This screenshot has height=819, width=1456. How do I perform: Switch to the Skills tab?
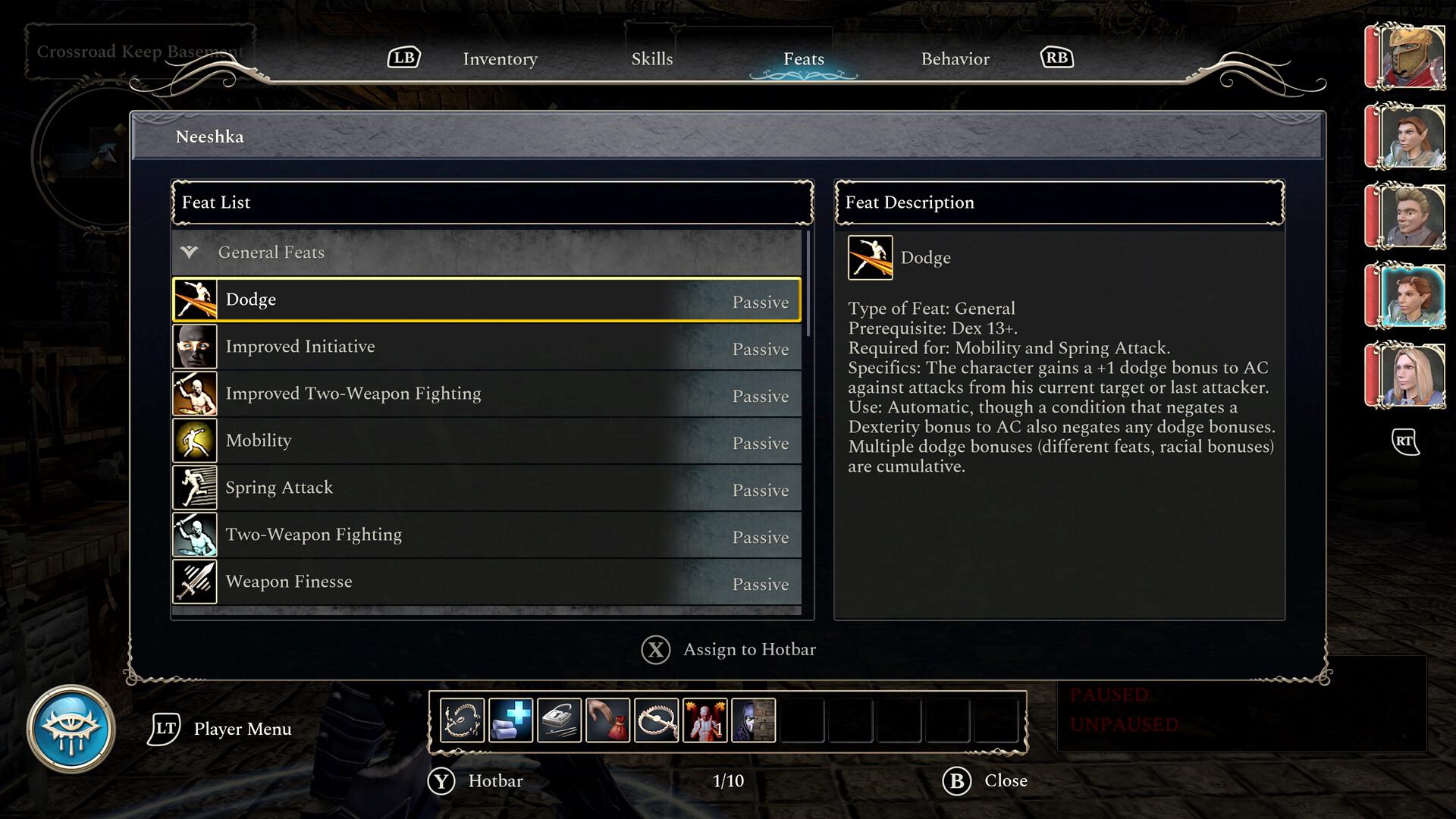pyautogui.click(x=652, y=58)
